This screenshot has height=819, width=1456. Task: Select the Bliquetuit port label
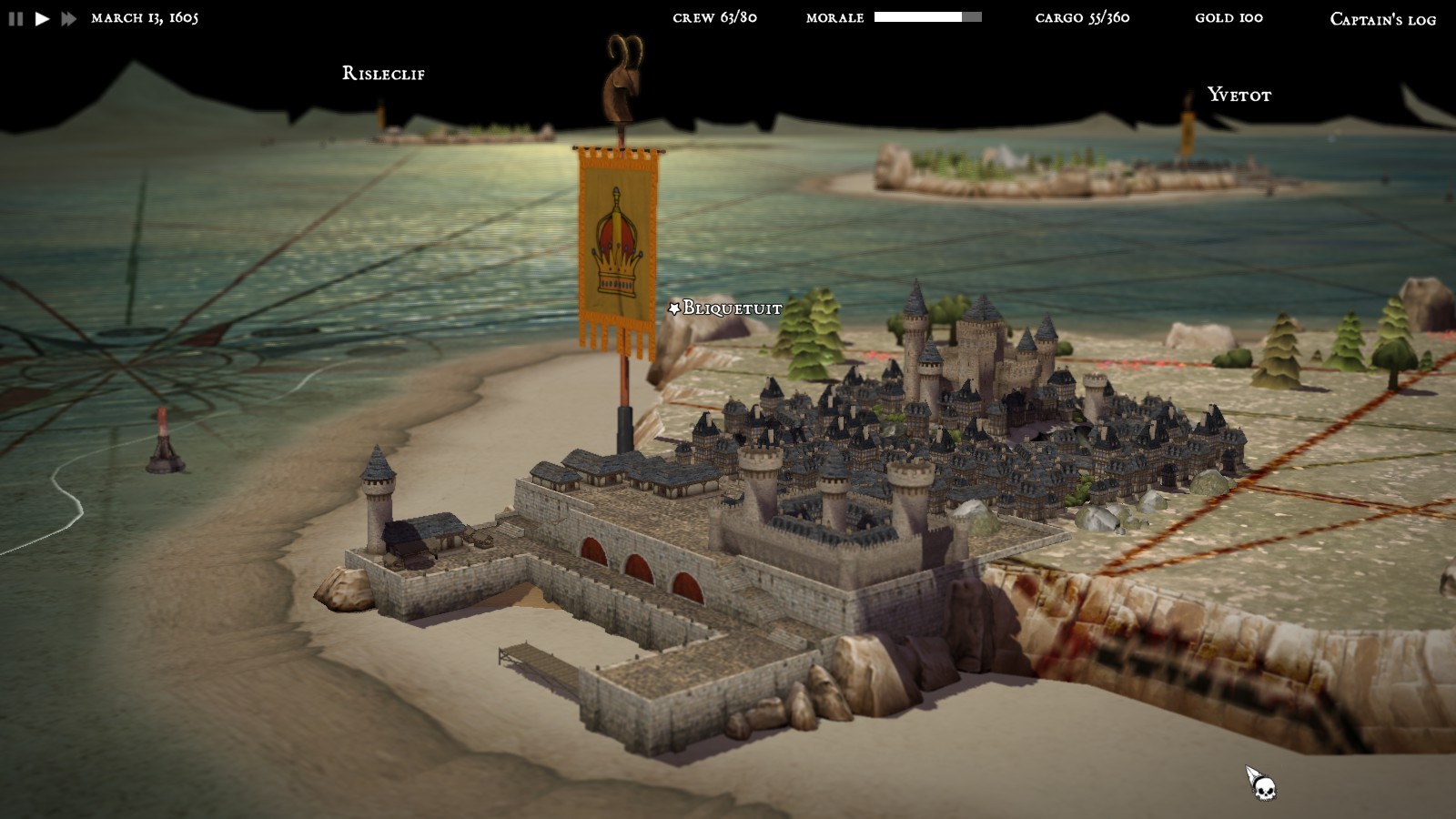[x=731, y=308]
